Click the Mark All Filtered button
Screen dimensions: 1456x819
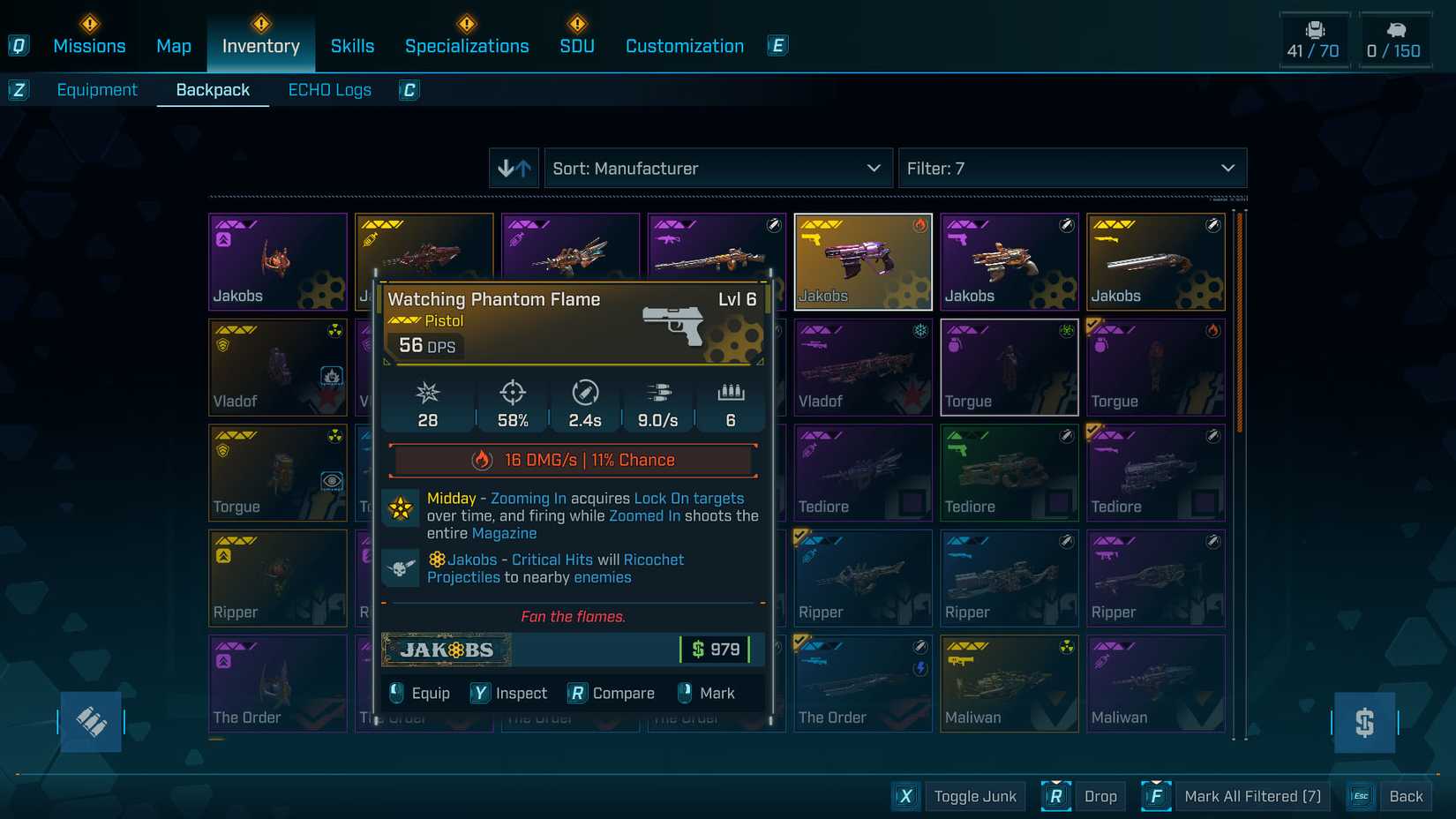(1251, 795)
